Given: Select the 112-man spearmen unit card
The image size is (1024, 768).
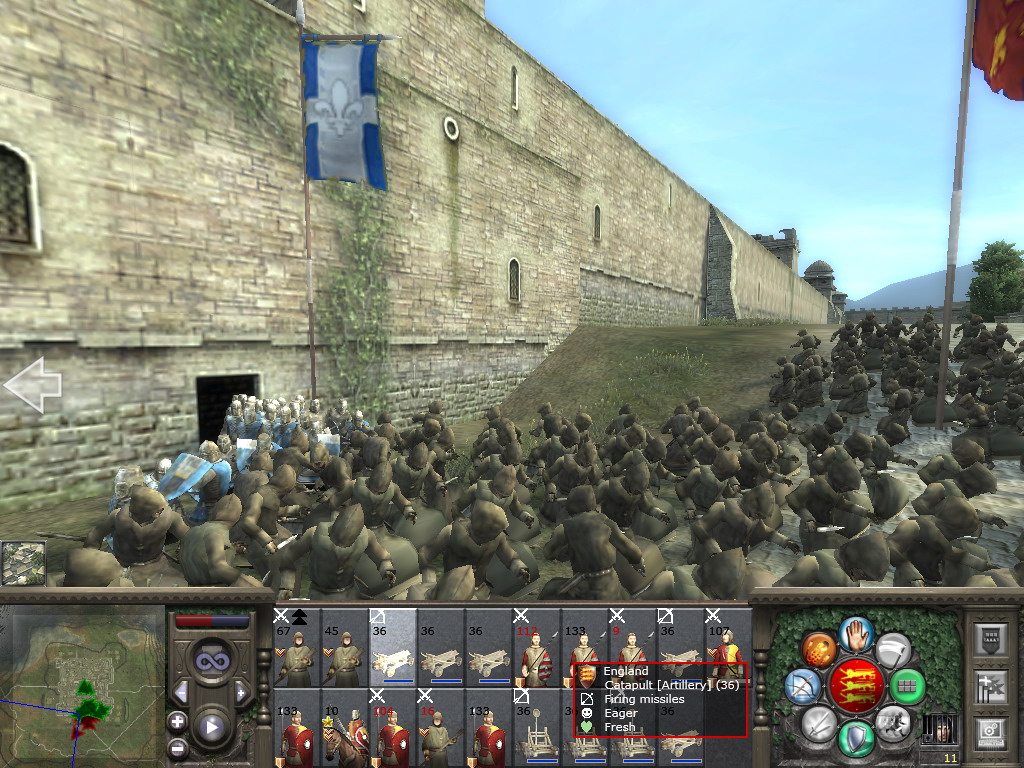Looking at the screenshot, I should click(x=536, y=647).
